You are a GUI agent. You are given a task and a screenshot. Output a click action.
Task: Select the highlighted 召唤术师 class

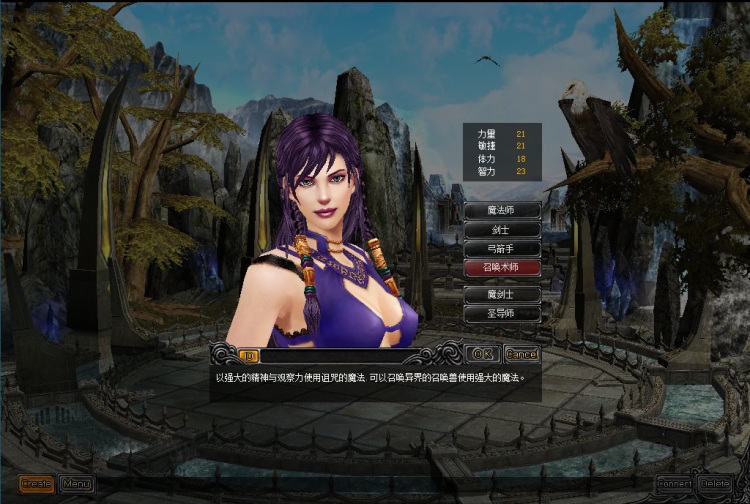point(502,267)
